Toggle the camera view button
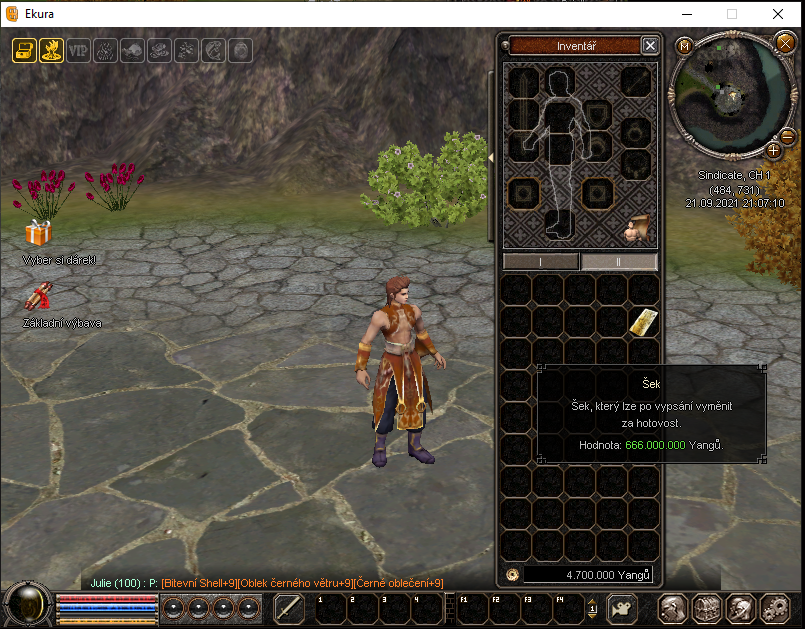The width and height of the screenshot is (805, 629). click(622, 608)
